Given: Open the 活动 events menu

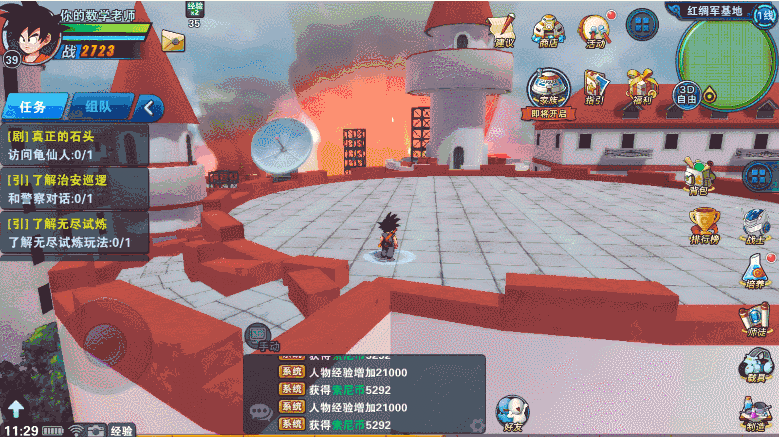Looking at the screenshot, I should pos(596,31).
